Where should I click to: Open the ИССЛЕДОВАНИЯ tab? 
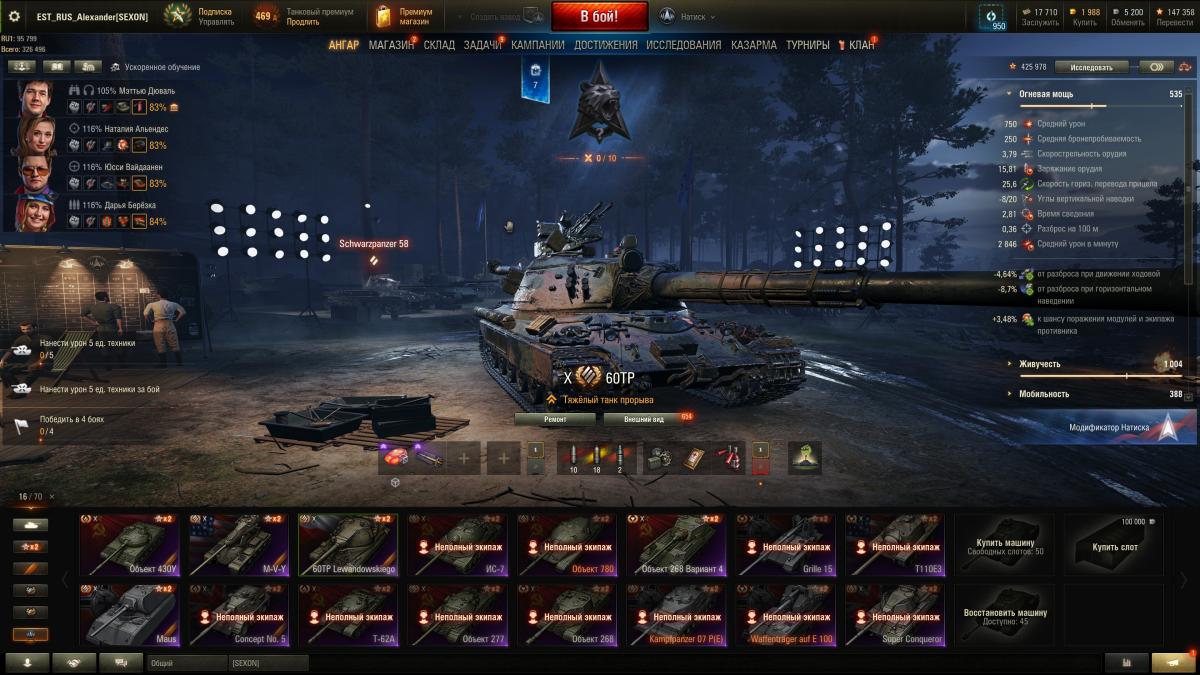click(x=683, y=45)
